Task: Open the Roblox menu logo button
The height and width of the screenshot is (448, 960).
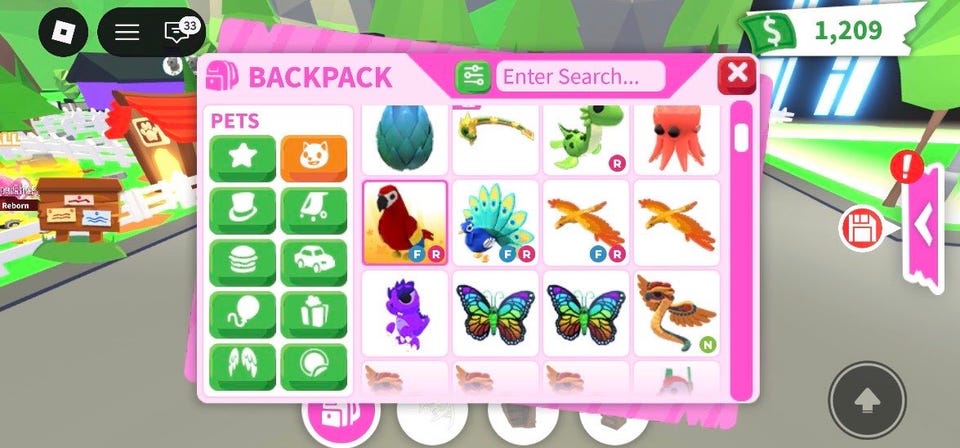Action: [x=70, y=32]
